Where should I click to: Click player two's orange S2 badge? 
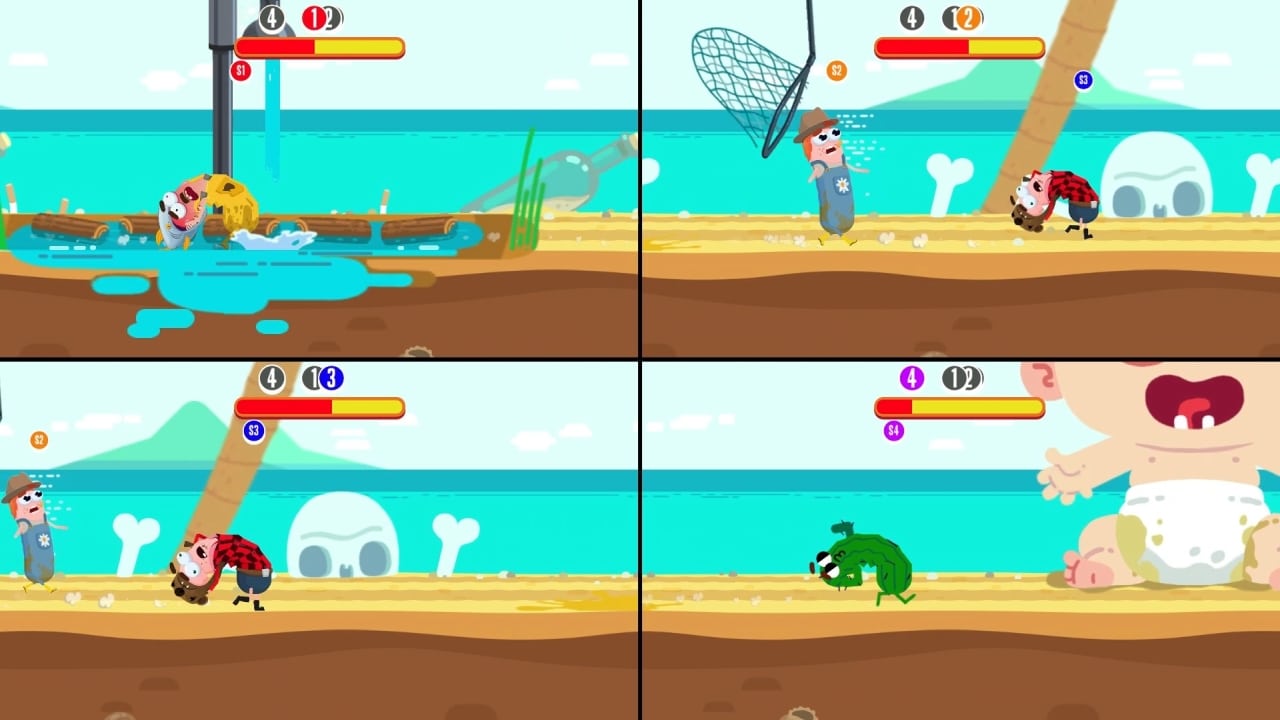[836, 70]
